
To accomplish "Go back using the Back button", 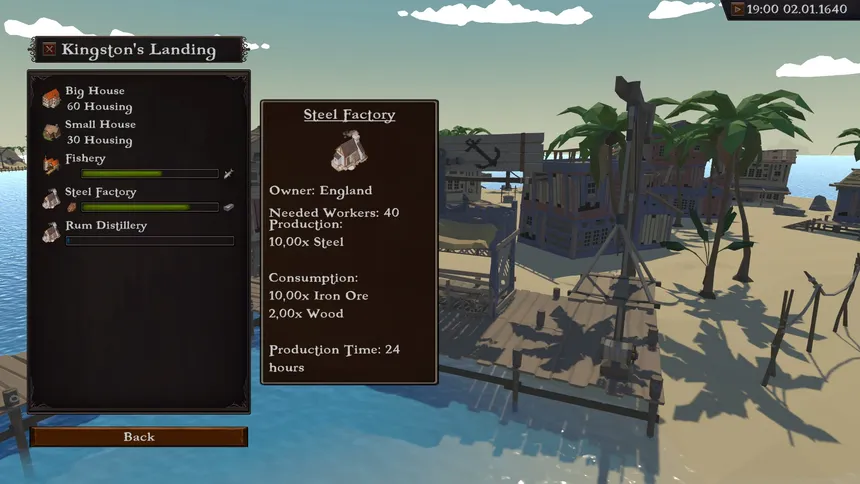I will pyautogui.click(x=139, y=437).
